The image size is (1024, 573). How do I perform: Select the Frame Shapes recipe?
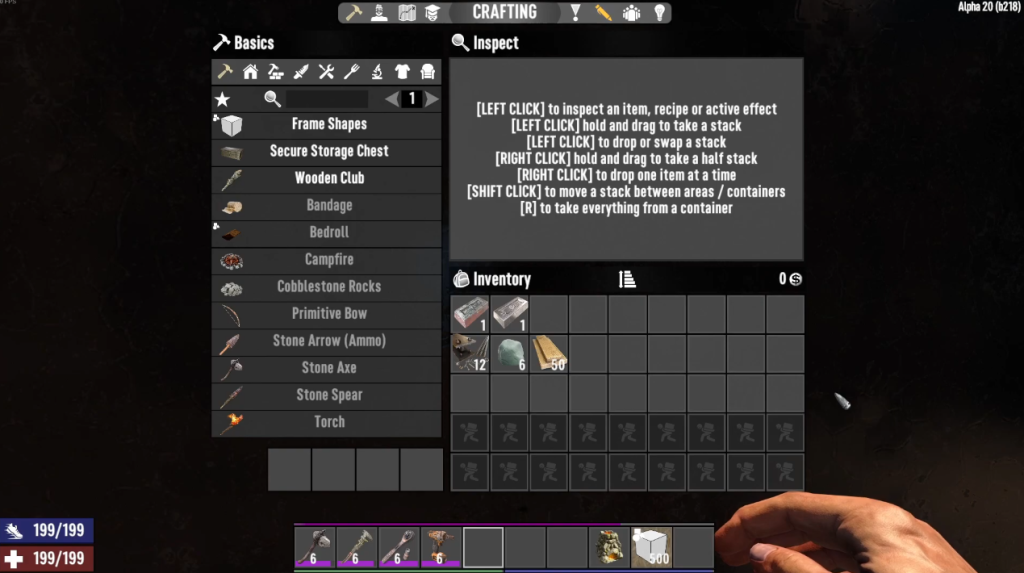point(328,125)
